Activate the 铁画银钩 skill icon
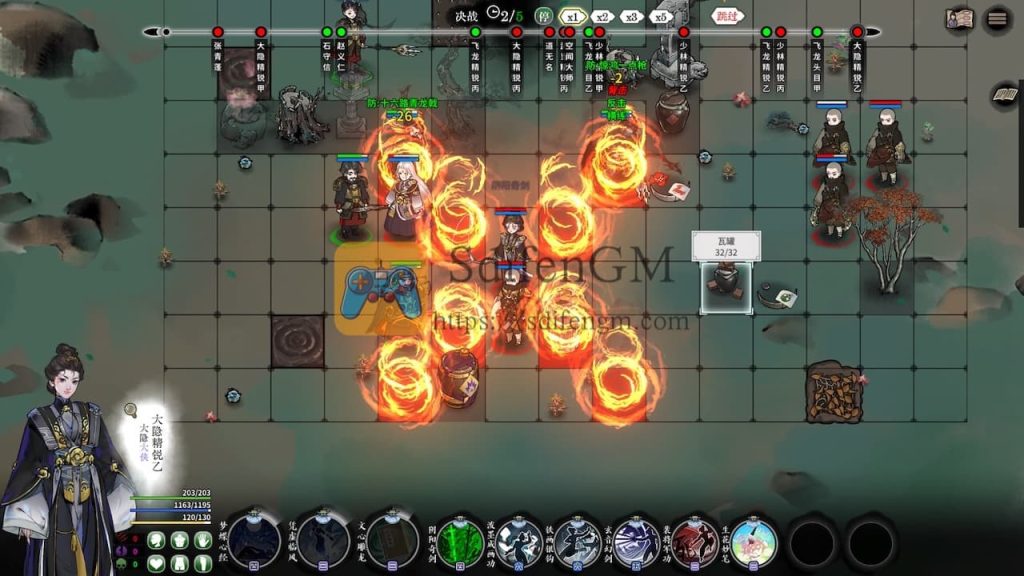The height and width of the screenshot is (576, 1024). tap(578, 542)
